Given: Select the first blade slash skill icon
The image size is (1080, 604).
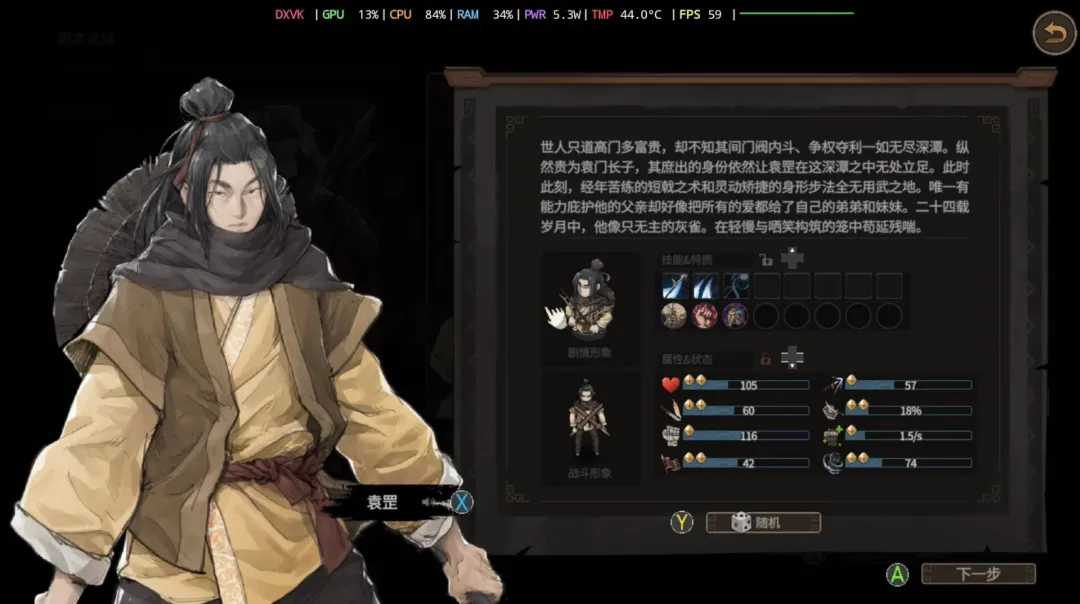Looking at the screenshot, I should pyautogui.click(x=674, y=286).
